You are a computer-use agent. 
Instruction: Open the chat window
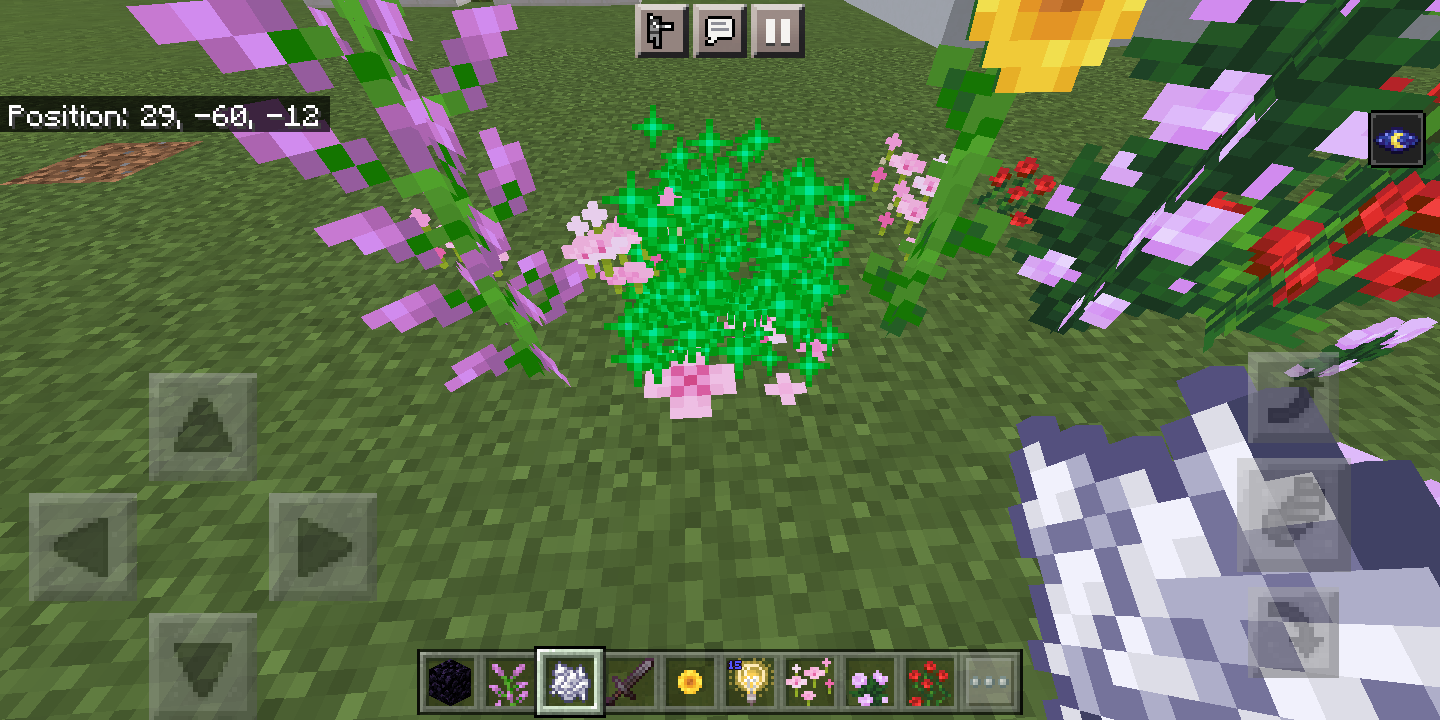coord(722,30)
